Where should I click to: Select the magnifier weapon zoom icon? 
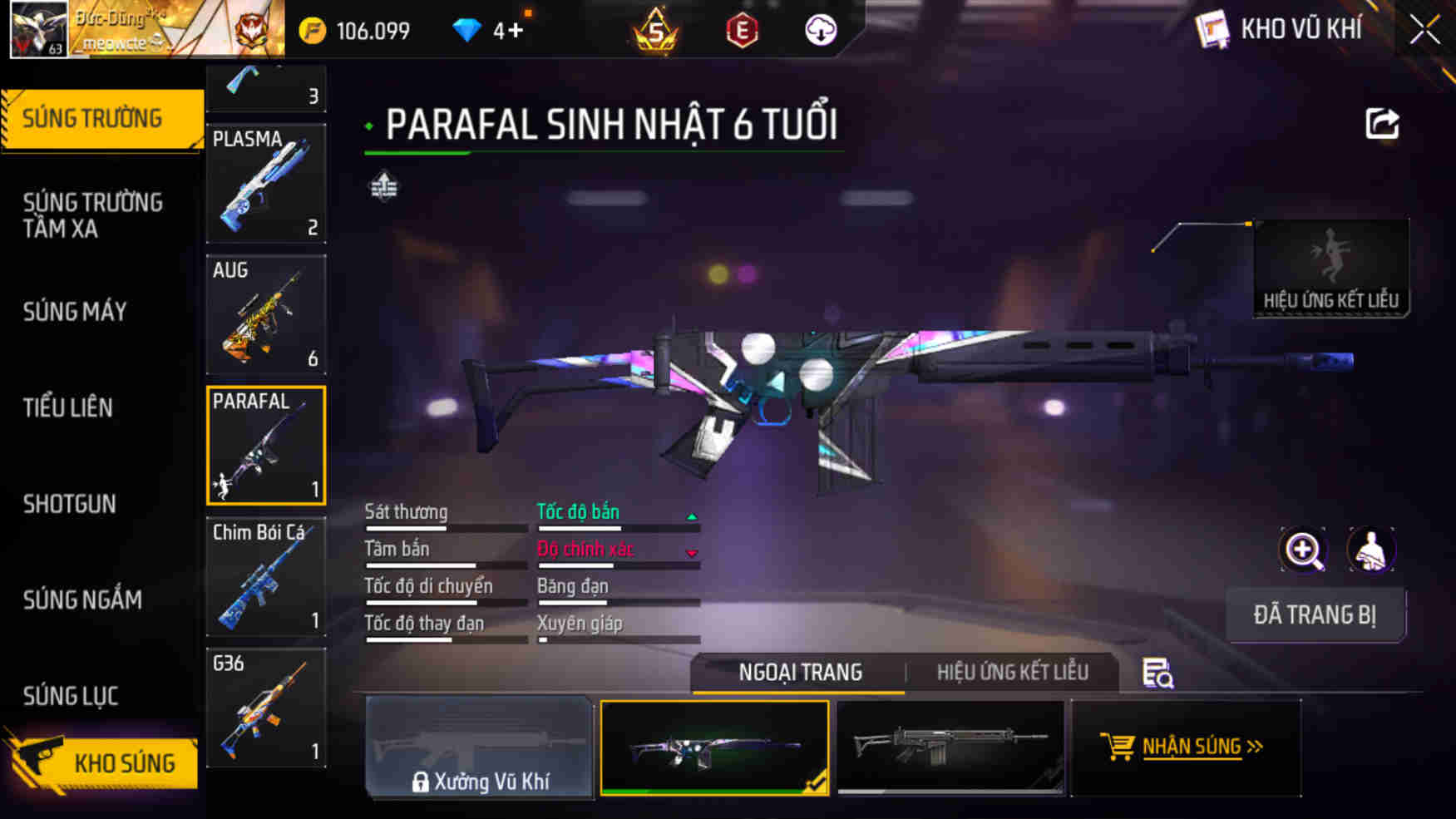point(1305,550)
